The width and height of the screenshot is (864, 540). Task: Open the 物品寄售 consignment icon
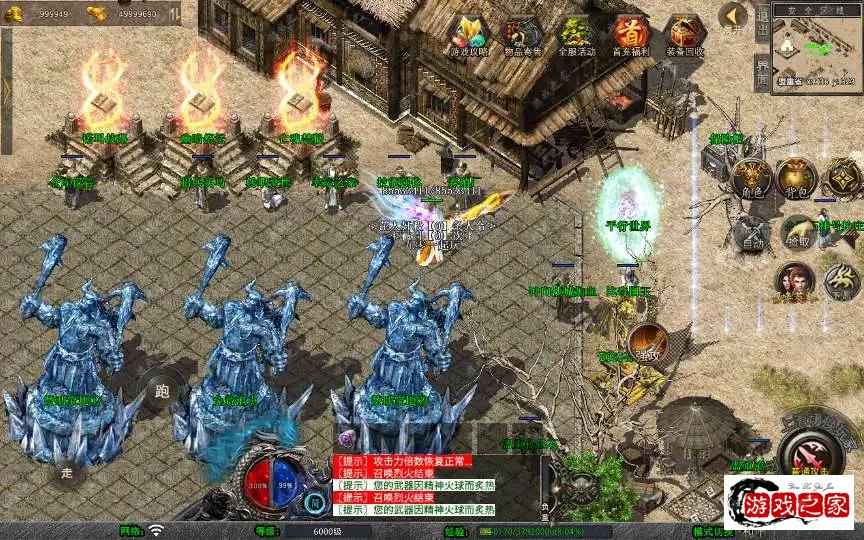(521, 36)
